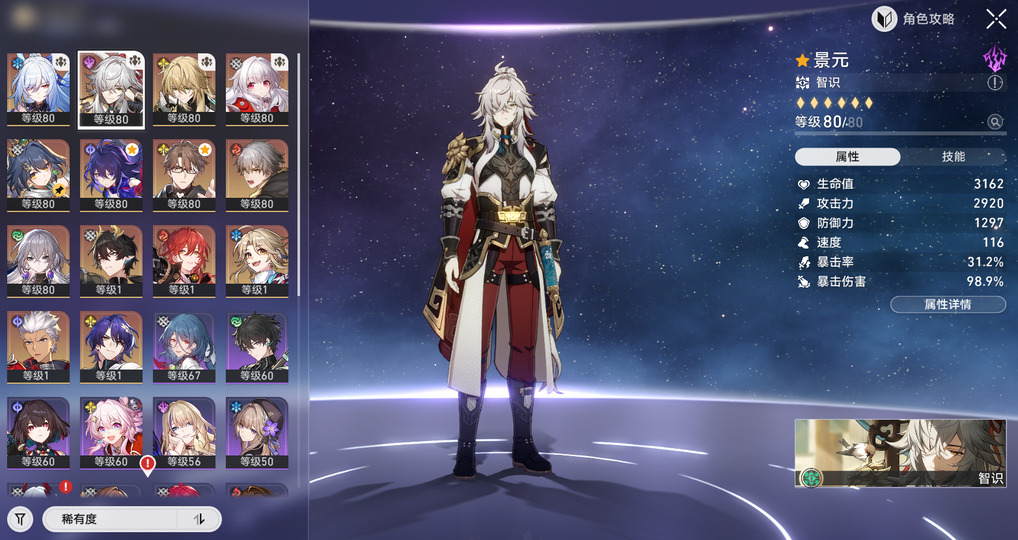Viewport: 1018px width, 540px height.
Task: Click the magnifier icon beside the level
Action: click(x=995, y=122)
